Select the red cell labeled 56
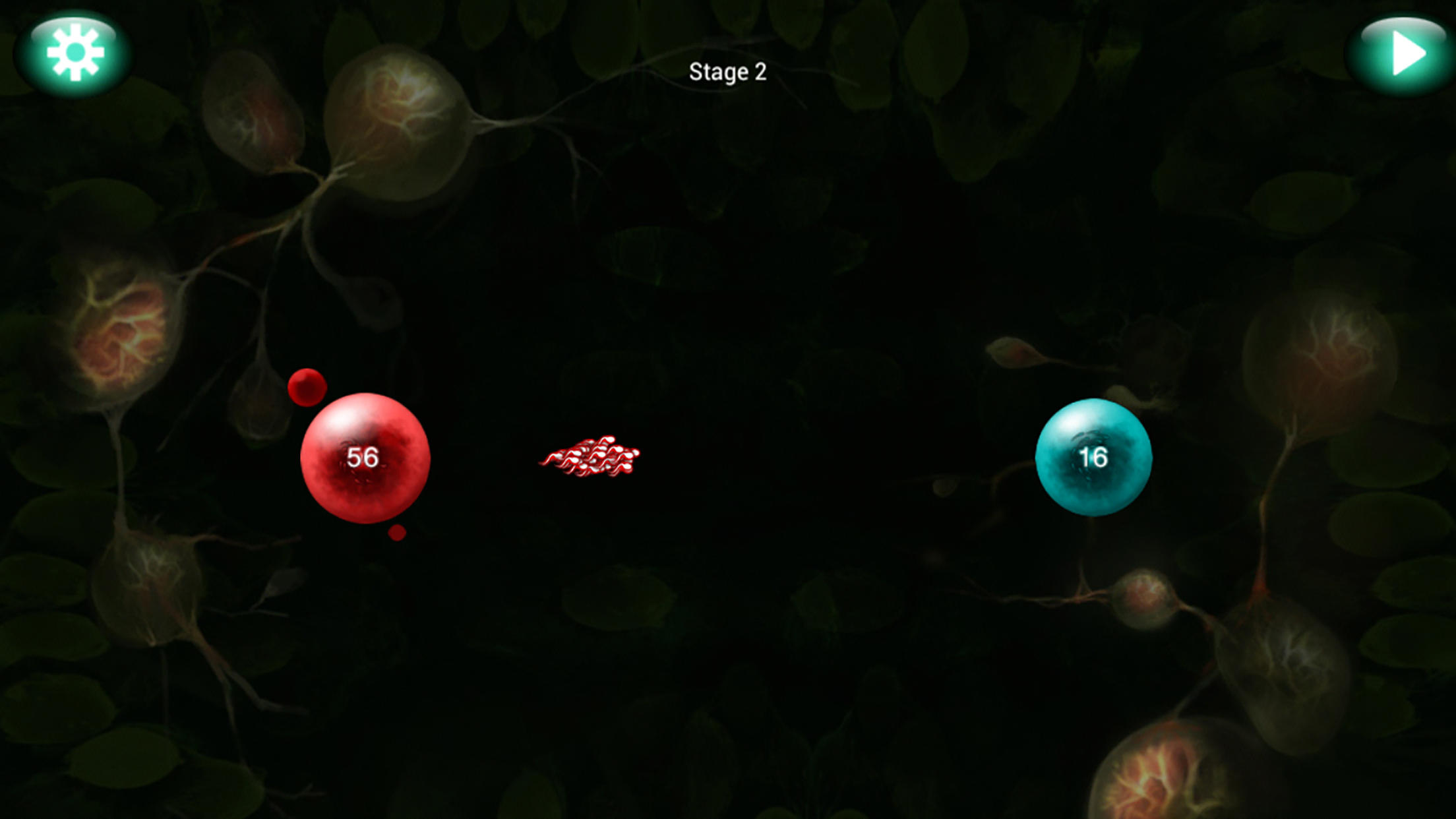This screenshot has width=1456, height=819. [365, 458]
